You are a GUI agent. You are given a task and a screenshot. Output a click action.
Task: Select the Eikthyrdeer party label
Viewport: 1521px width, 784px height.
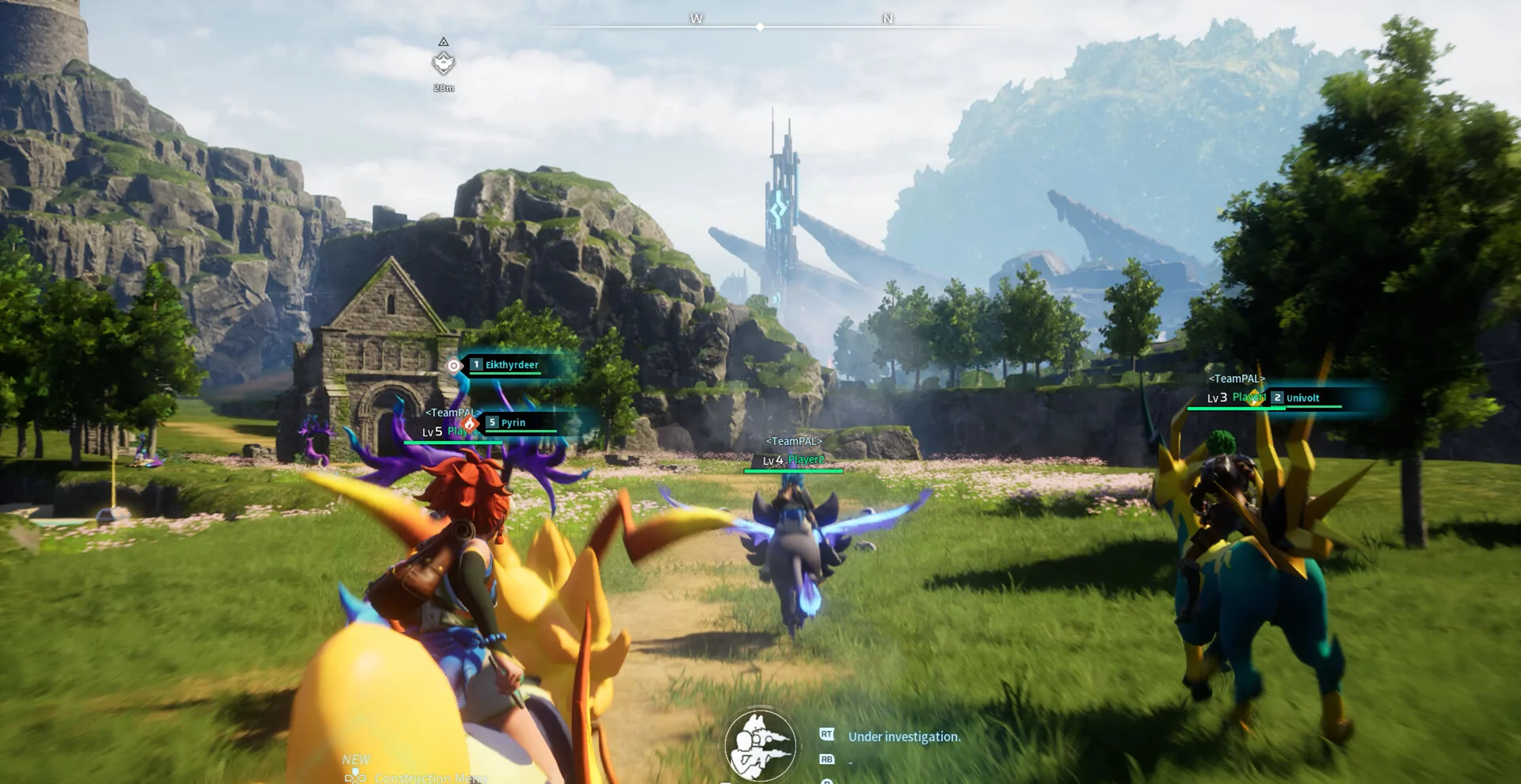(x=511, y=365)
